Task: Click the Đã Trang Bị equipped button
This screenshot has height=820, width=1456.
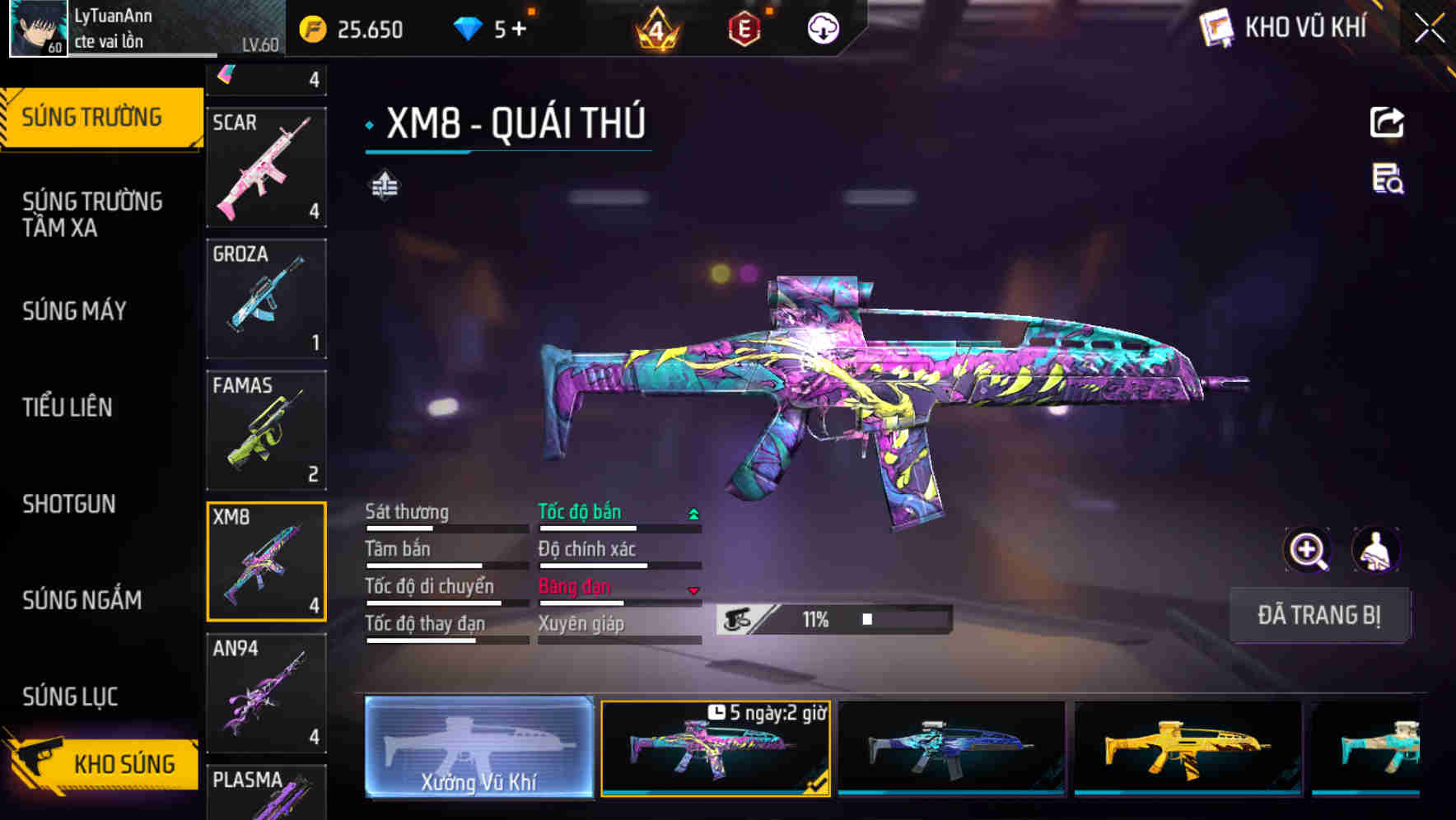Action: coord(1319,615)
